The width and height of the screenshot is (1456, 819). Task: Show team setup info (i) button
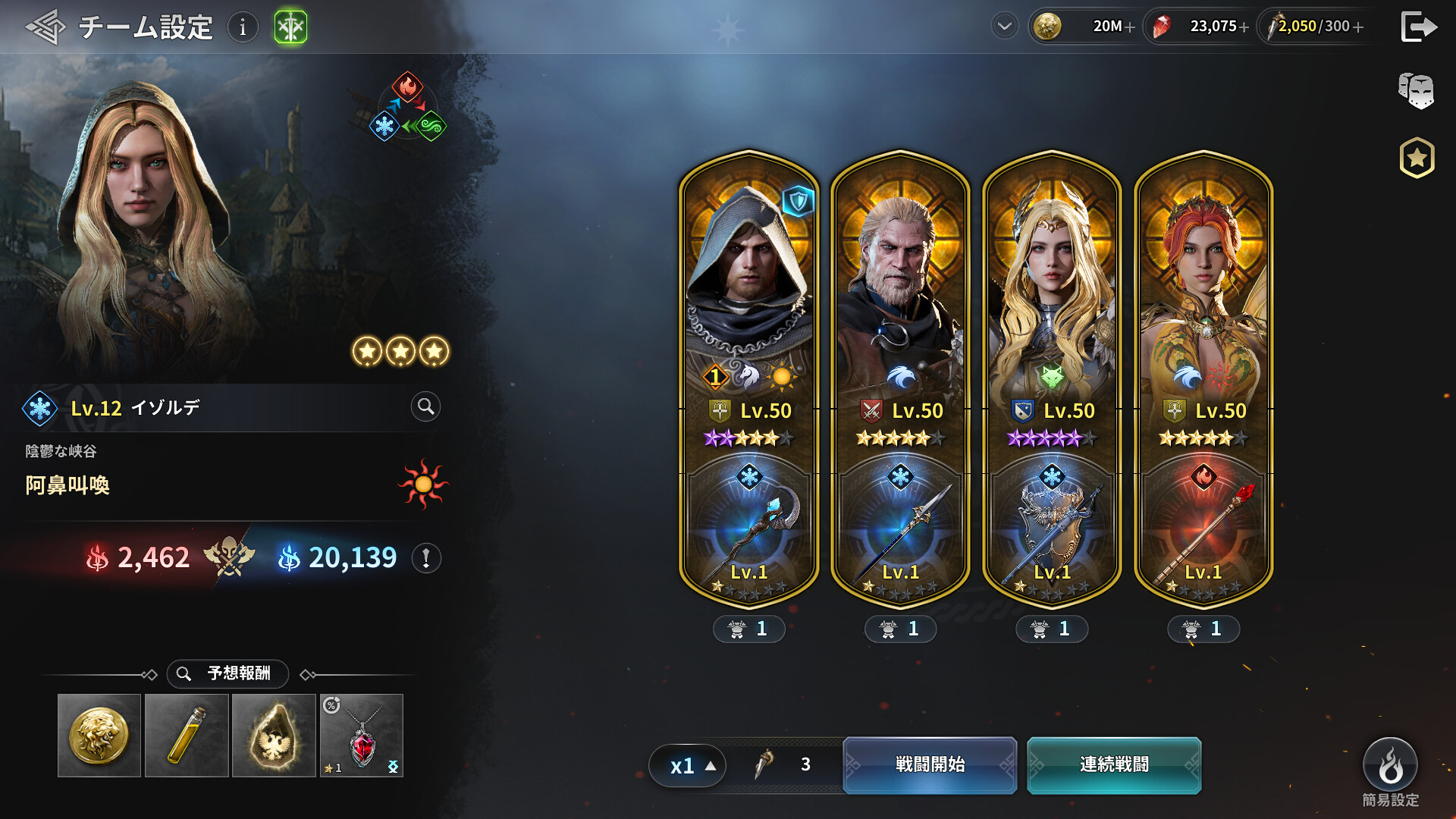(243, 27)
